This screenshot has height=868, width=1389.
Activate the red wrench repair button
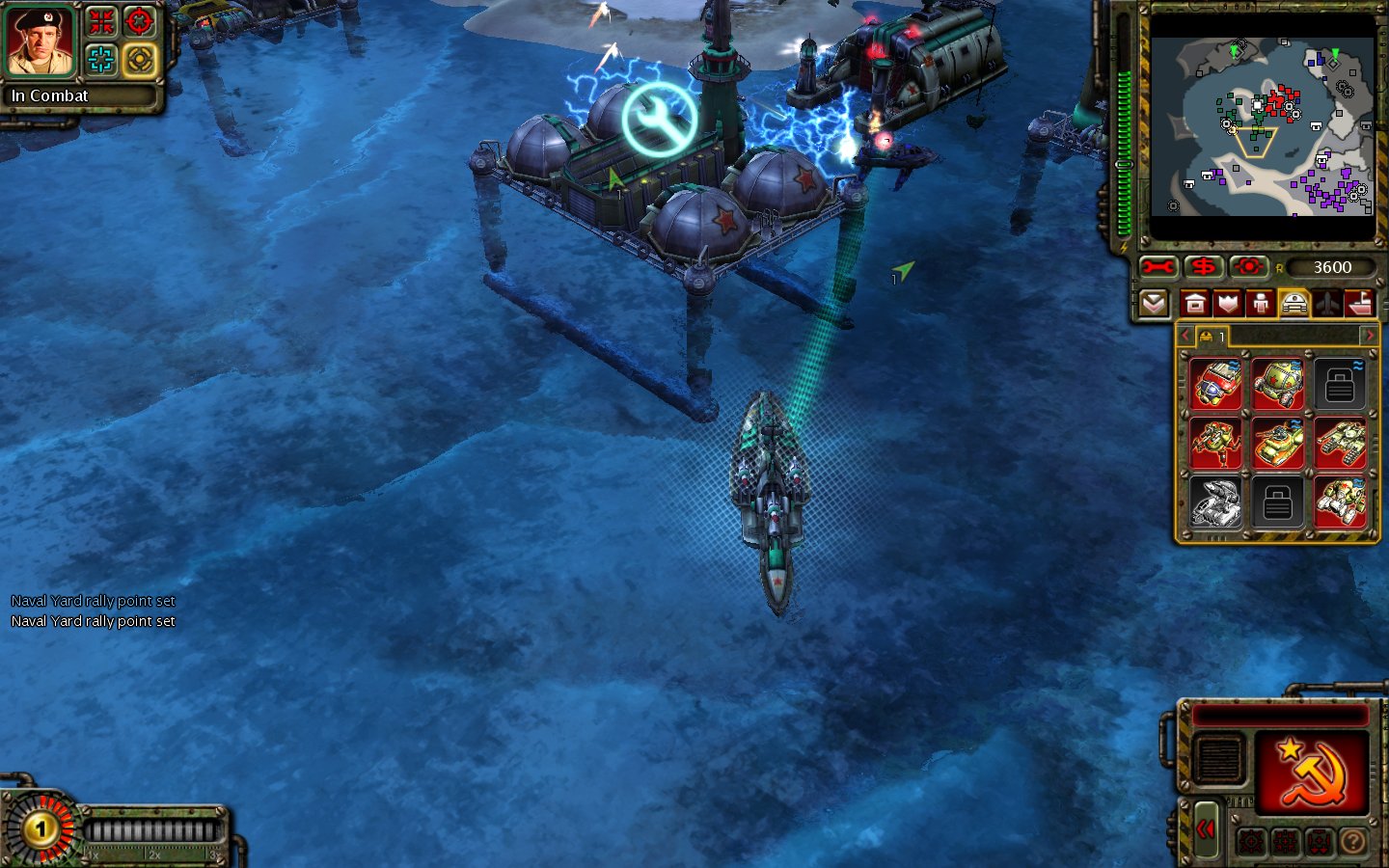(x=1157, y=267)
